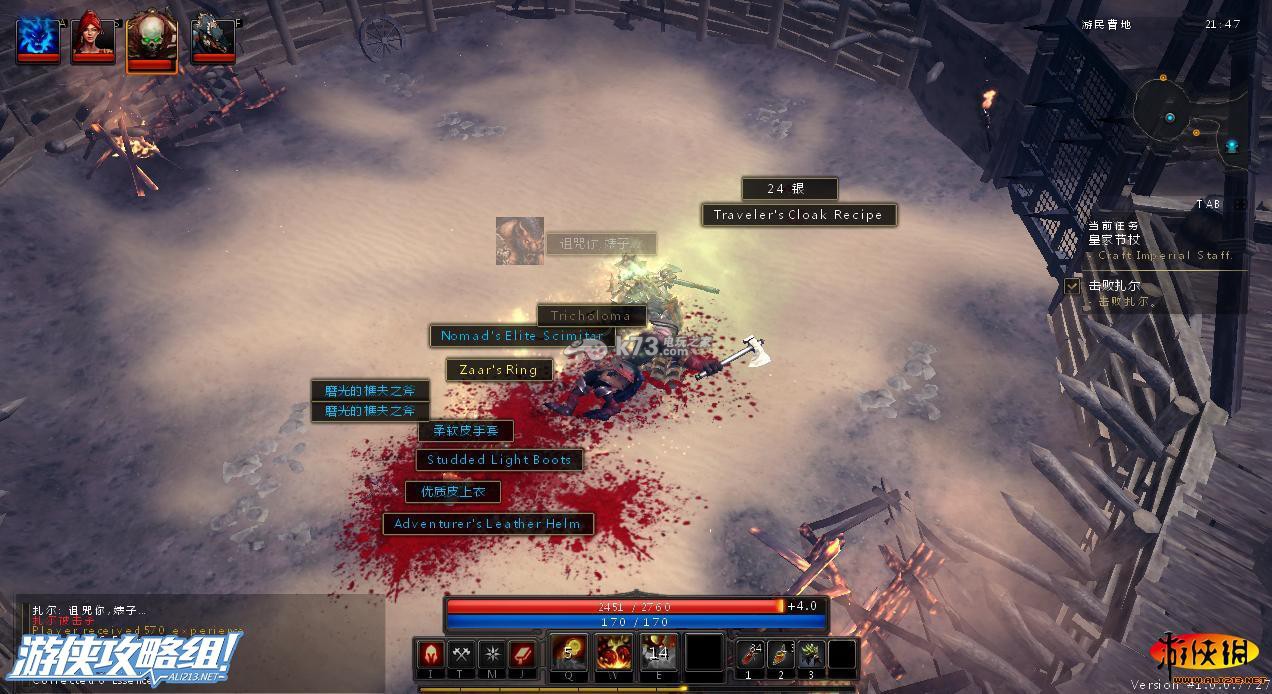Viewport: 1272px width, 694px height.
Task: Pick up Nomad's Elite Scimiter label
Action: point(522,336)
